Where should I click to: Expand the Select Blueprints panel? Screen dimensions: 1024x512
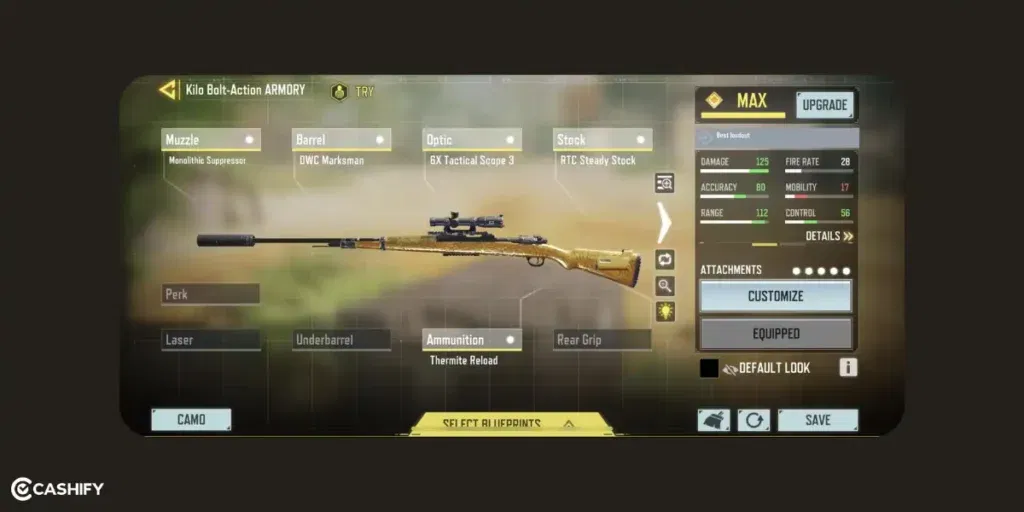510,424
